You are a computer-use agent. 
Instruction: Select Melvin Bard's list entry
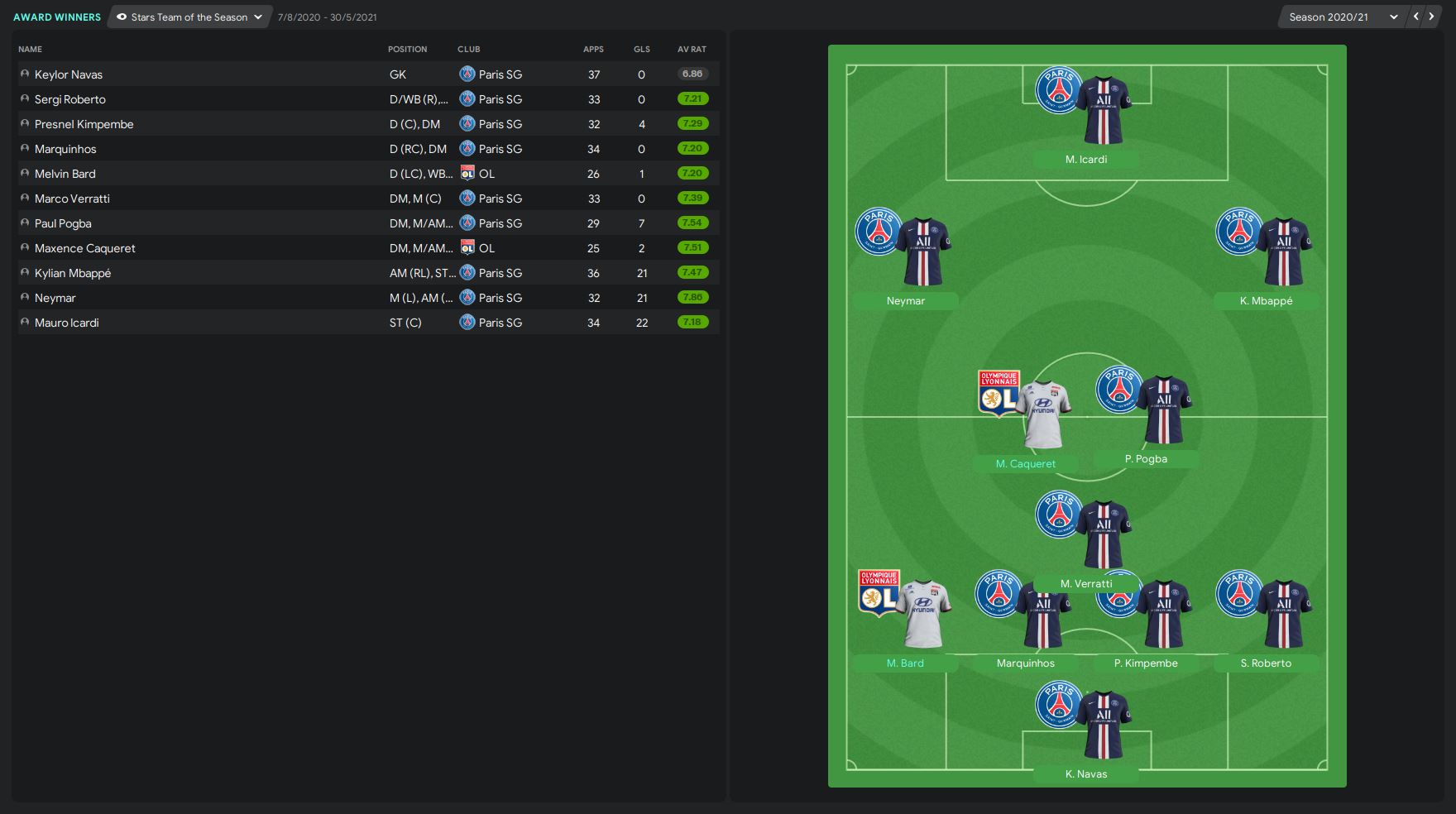(x=65, y=174)
